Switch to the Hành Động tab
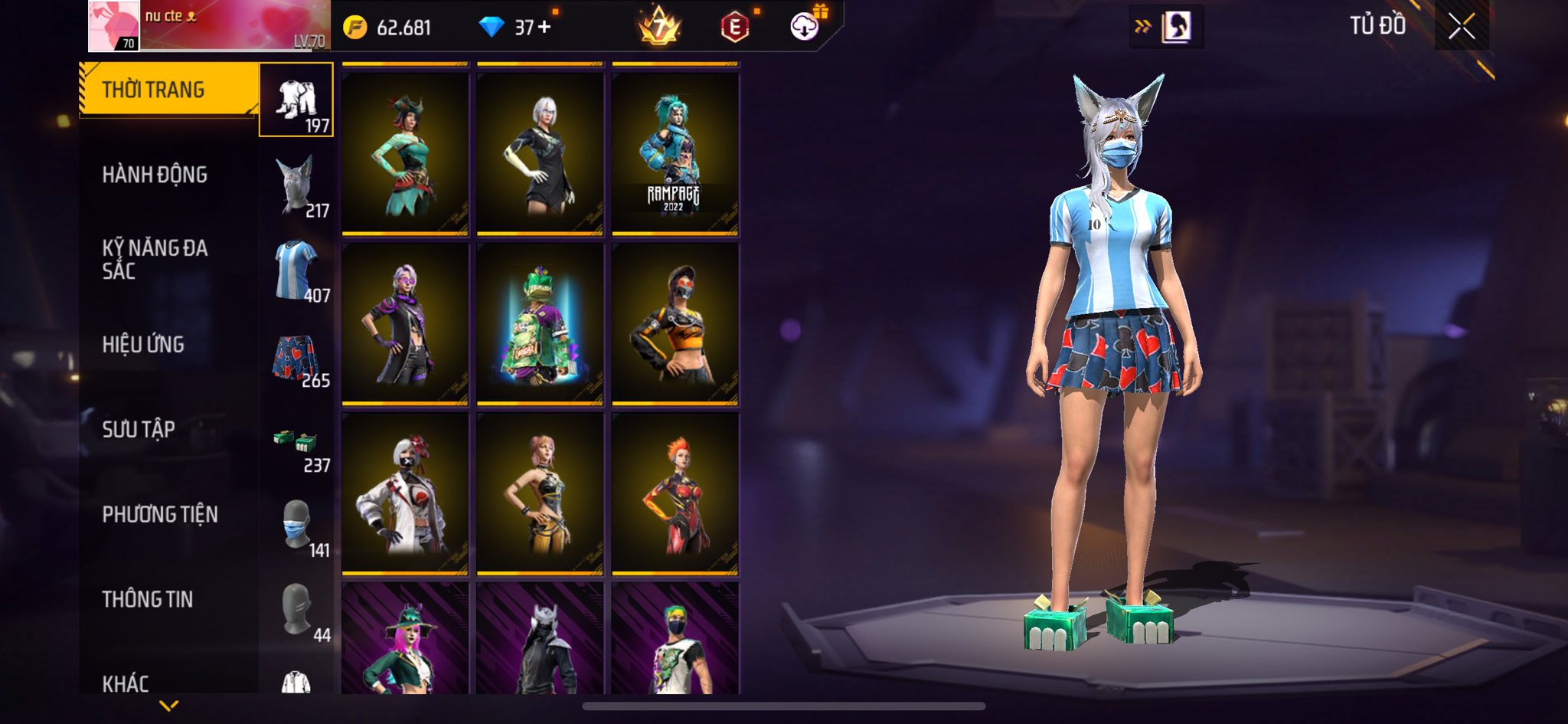Viewport: 1568px width, 724px height. pyautogui.click(x=155, y=175)
